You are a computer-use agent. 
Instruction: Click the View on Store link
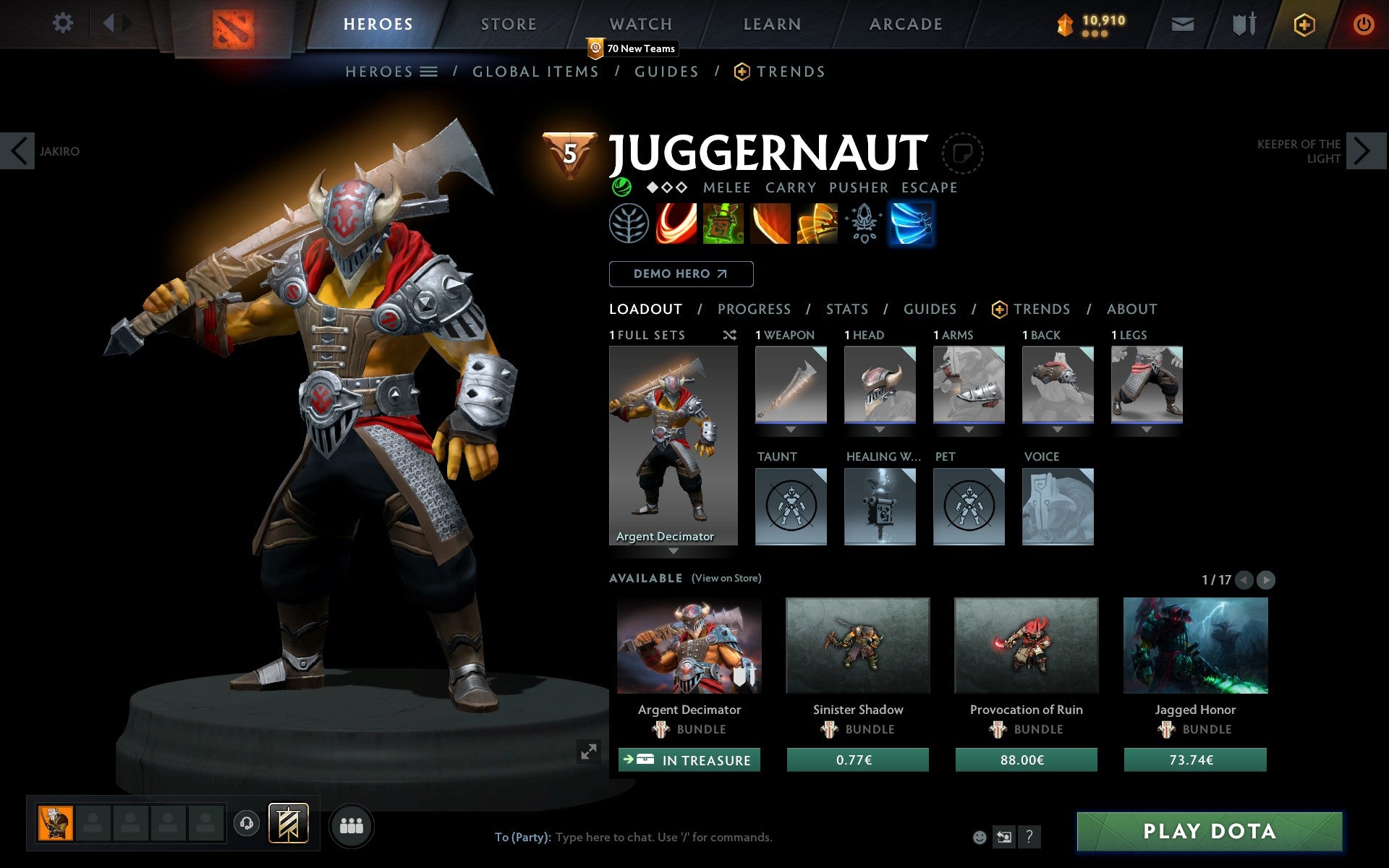pos(726,578)
